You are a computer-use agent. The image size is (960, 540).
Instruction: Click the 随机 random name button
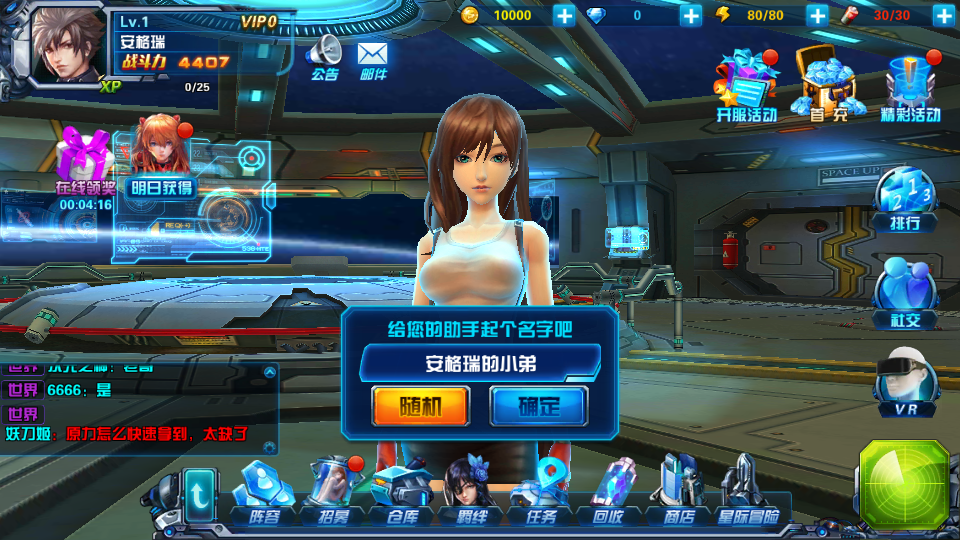pyautogui.click(x=420, y=405)
